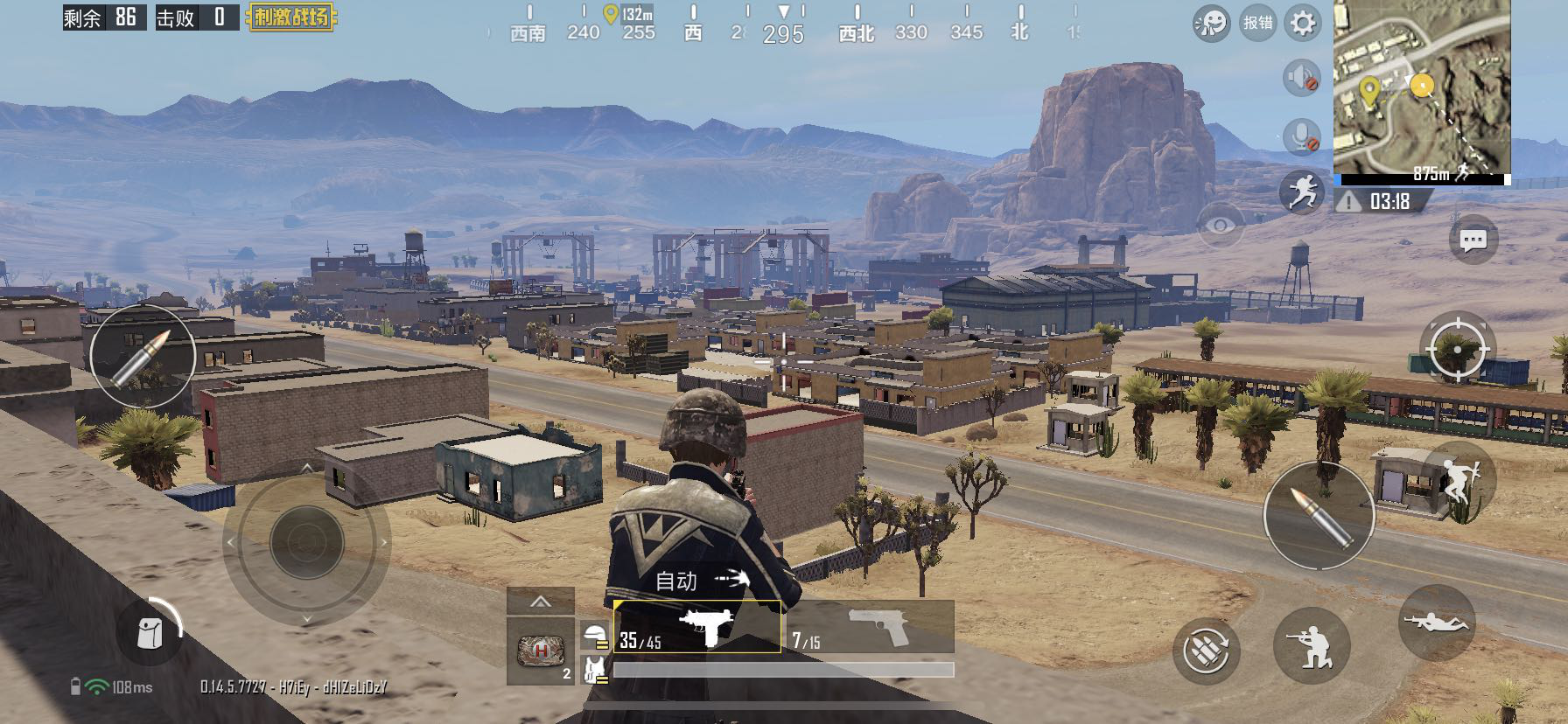Screen dimensions: 1568x724
Task: Expand the healing items arrow
Action: [540, 601]
